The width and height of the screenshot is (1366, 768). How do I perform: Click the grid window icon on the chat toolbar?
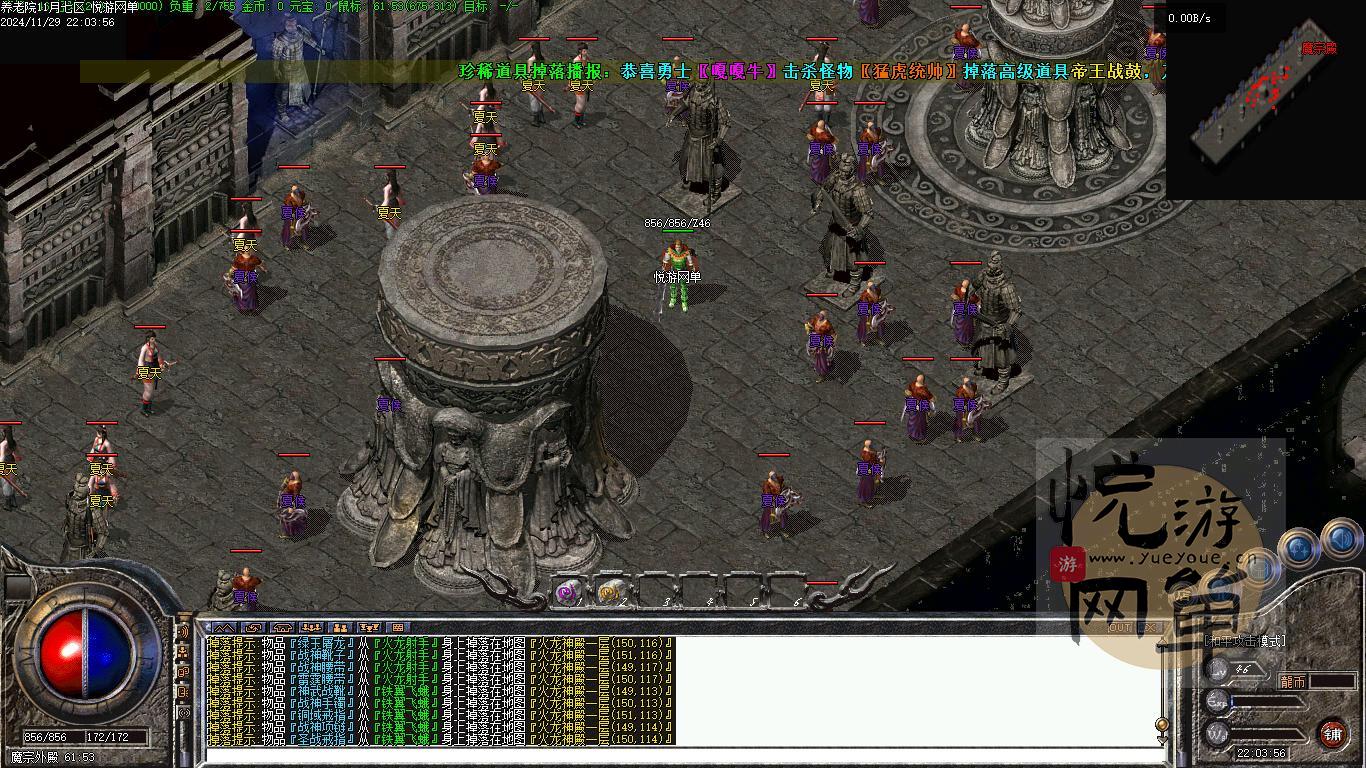(399, 628)
